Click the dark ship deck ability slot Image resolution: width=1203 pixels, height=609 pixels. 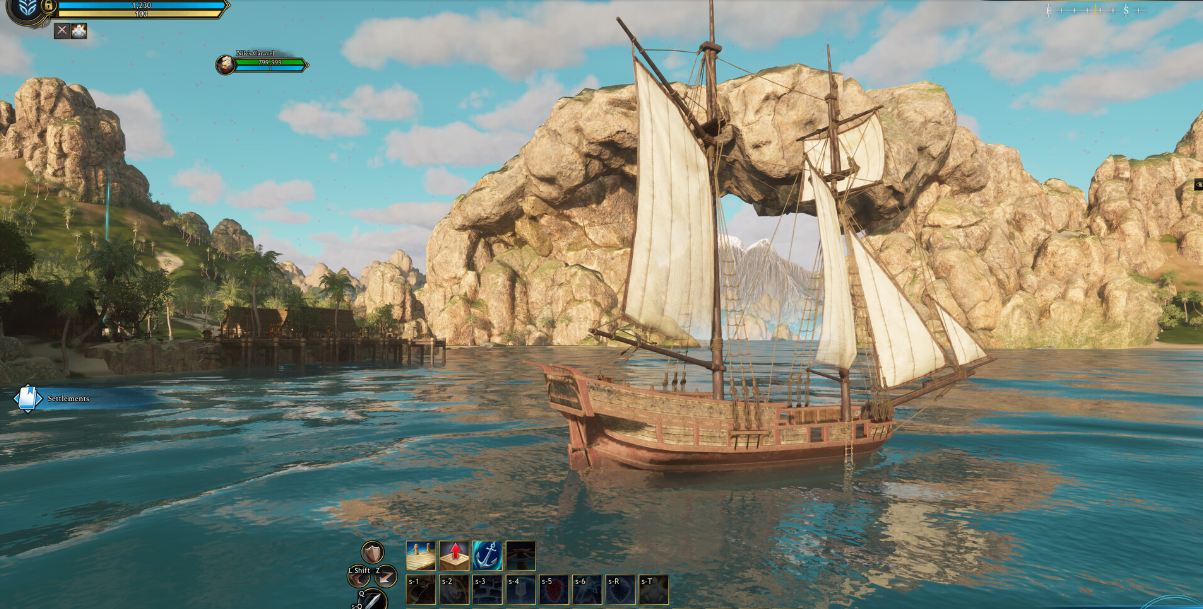pos(520,555)
